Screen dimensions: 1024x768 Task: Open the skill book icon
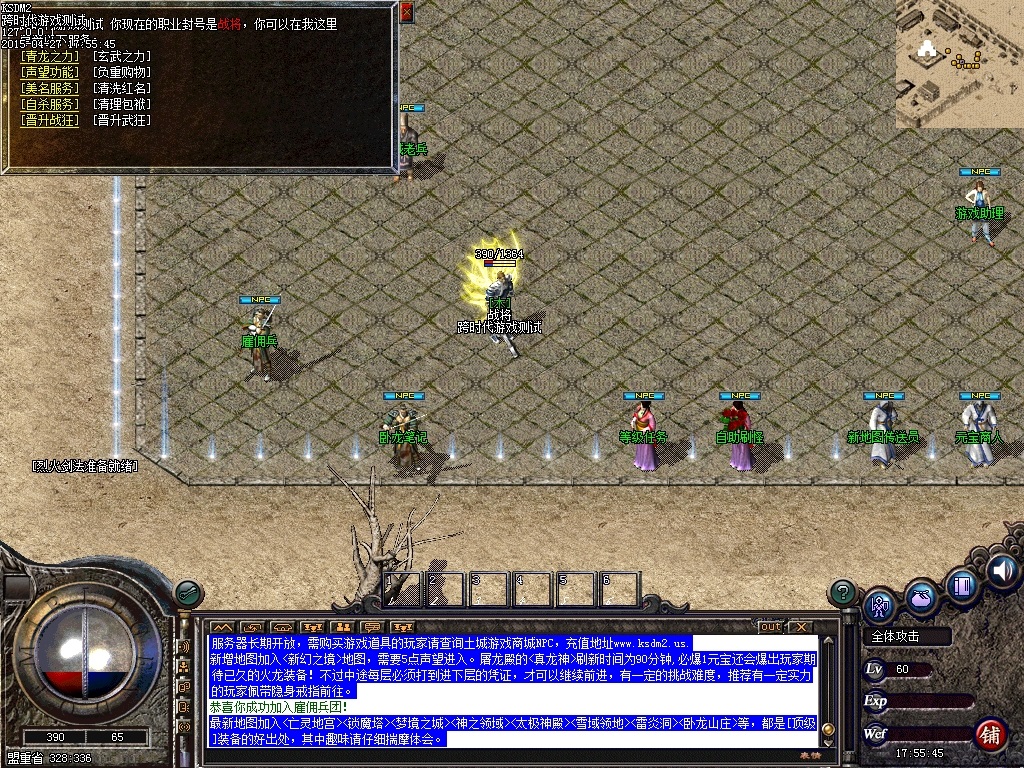(961, 584)
